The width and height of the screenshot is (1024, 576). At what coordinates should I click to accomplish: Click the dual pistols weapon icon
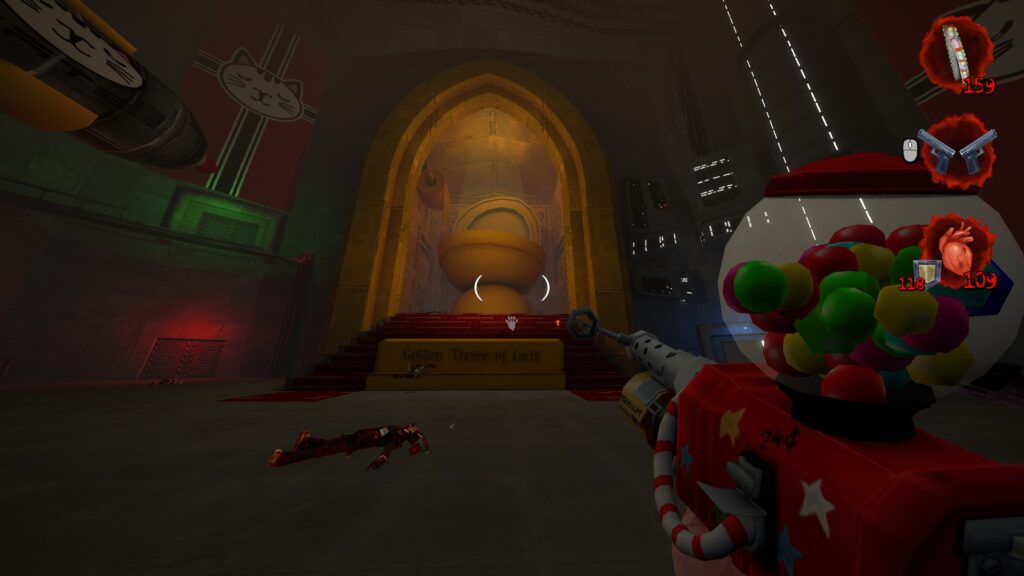click(957, 151)
